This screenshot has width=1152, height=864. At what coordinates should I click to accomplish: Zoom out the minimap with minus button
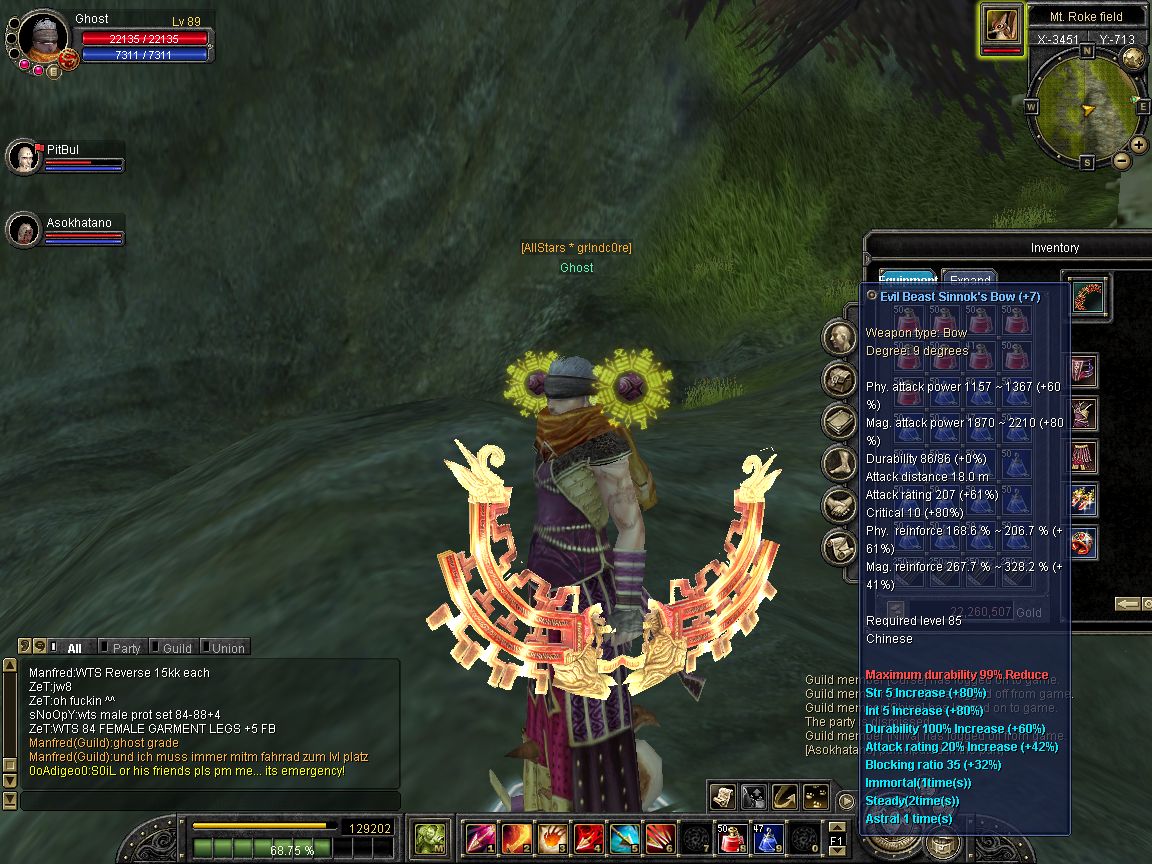click(1122, 160)
